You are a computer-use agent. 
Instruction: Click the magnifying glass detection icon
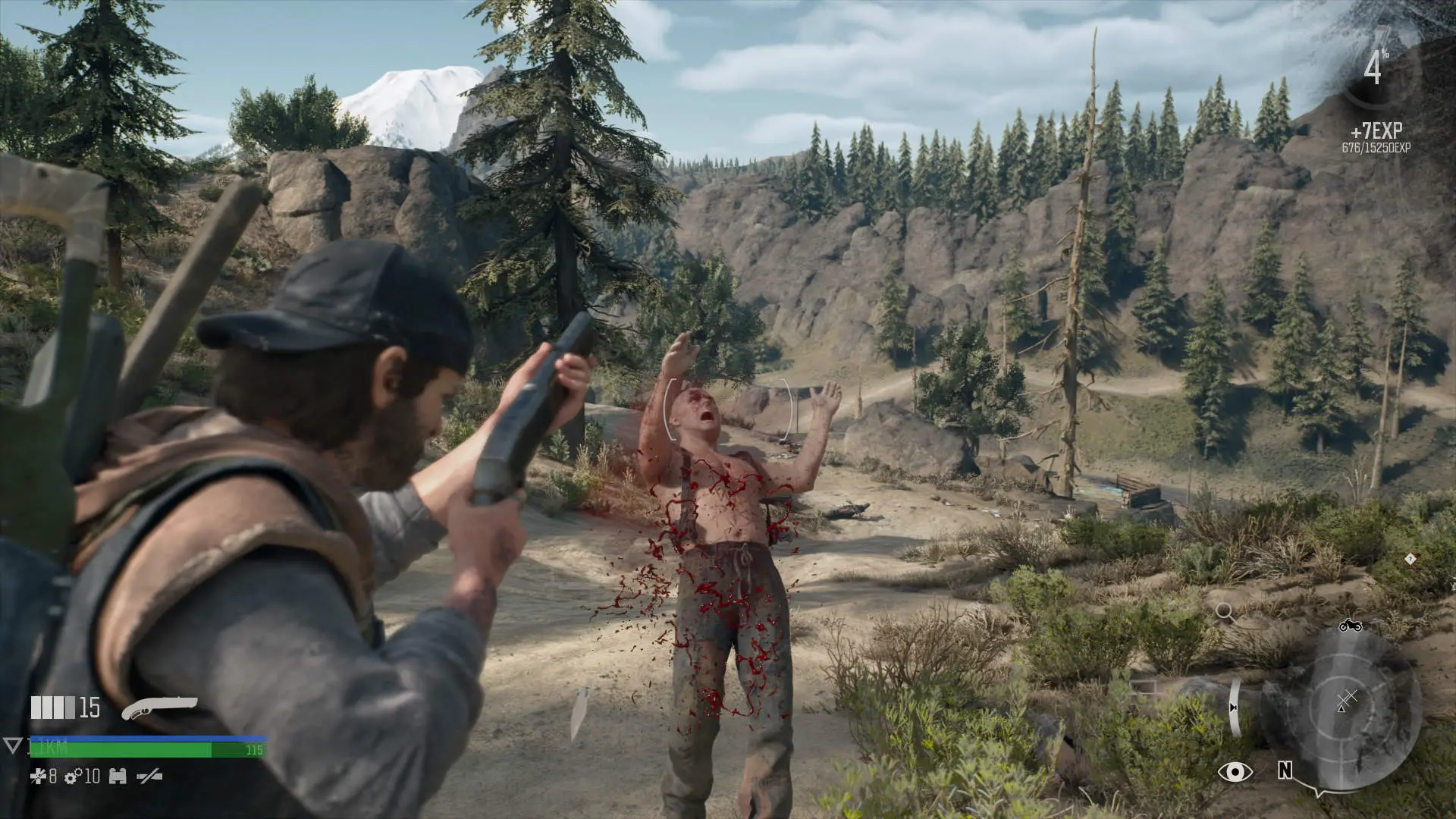point(1223,610)
